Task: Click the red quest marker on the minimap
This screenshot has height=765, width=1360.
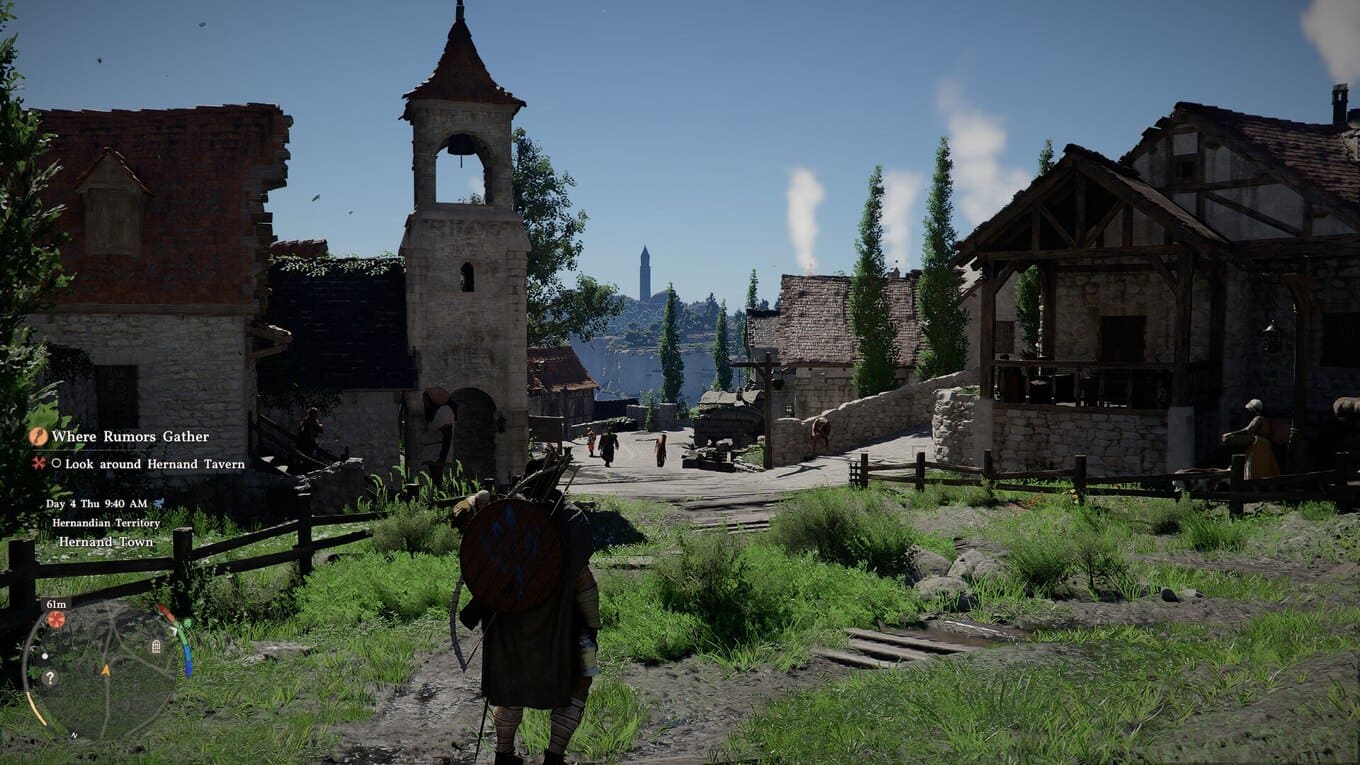Action: (x=56, y=620)
